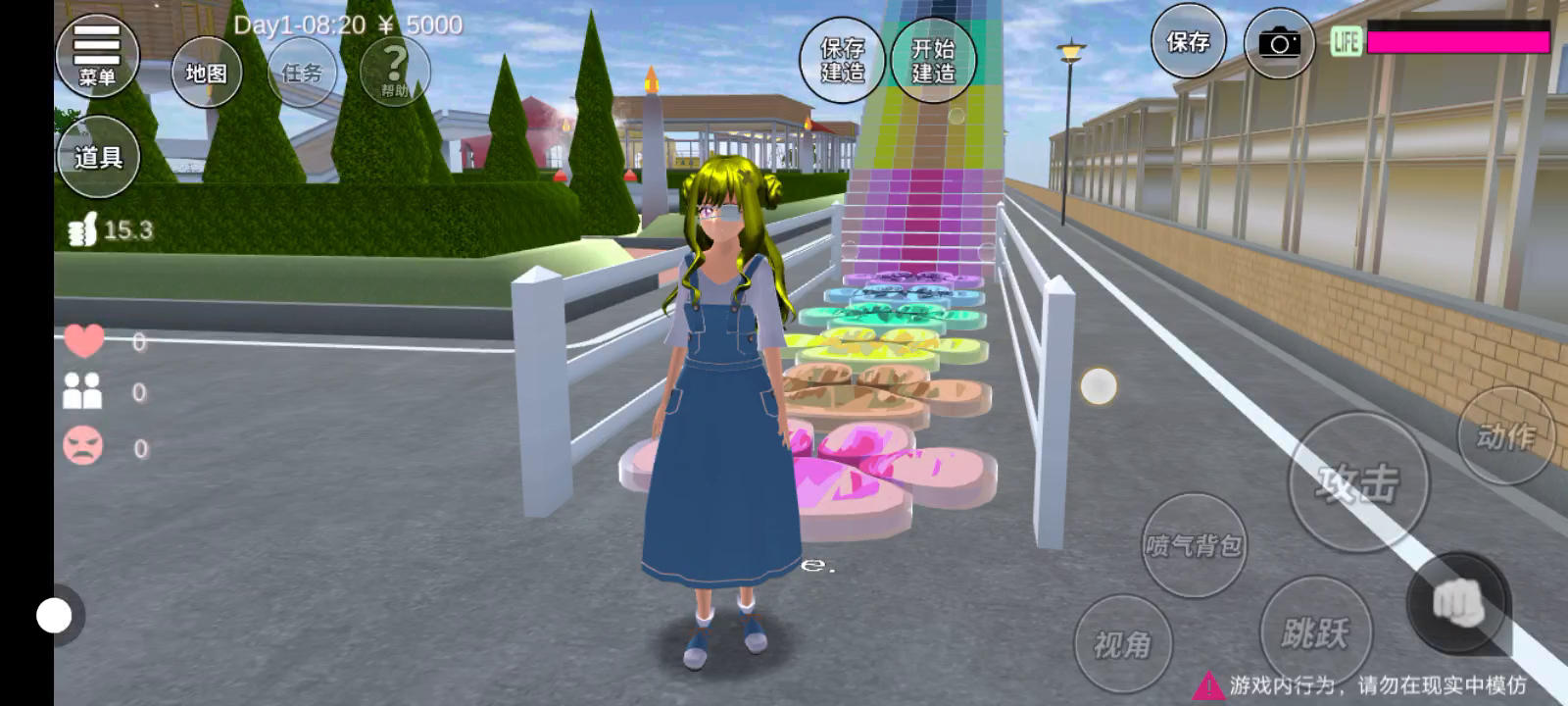Open the 帮助 help button
Image resolution: width=1568 pixels, height=706 pixels.
tap(395, 71)
